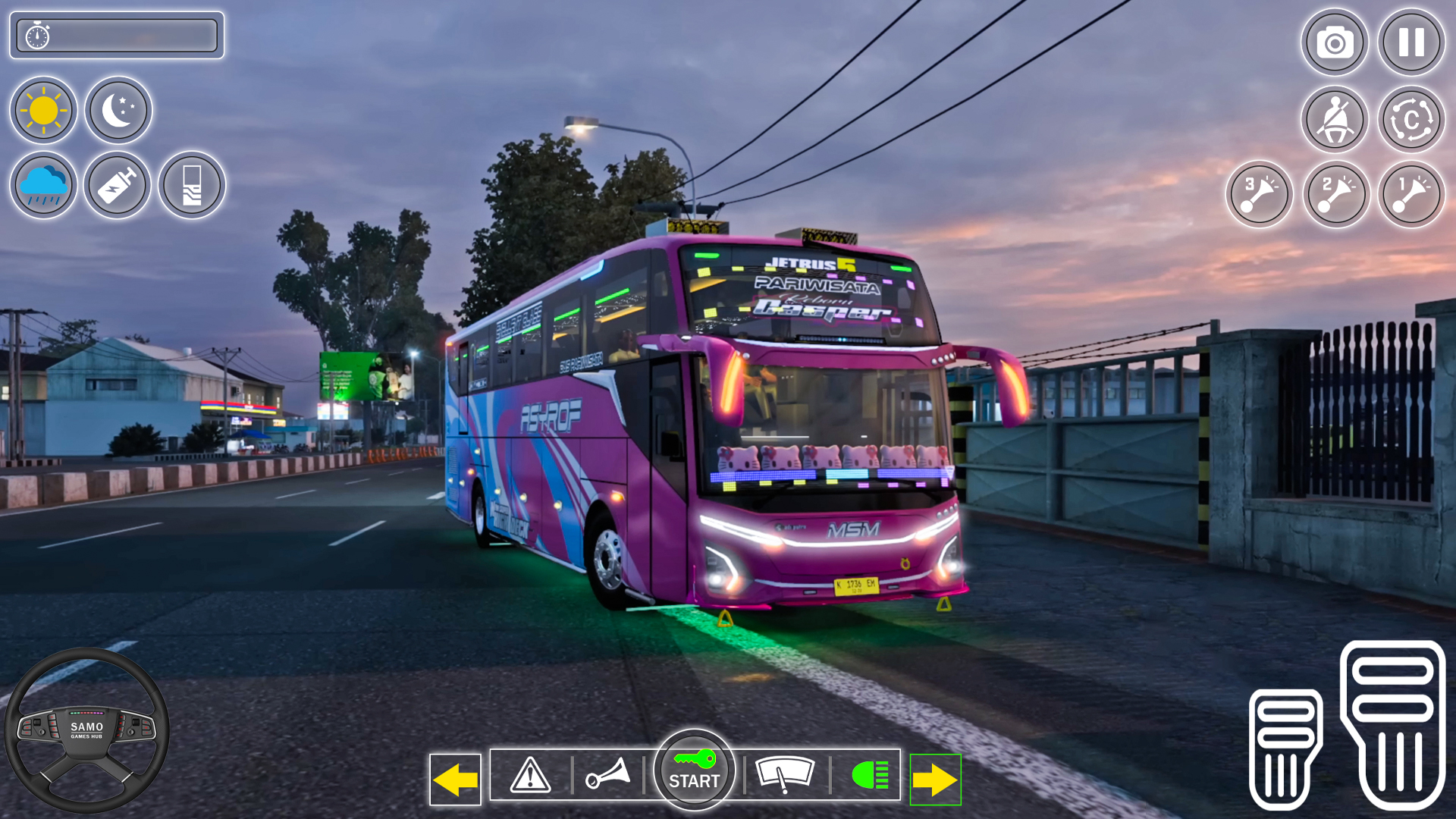Viewport: 1456px width, 819px height.
Task: Switch to night mode with the moon icon
Action: tap(118, 110)
